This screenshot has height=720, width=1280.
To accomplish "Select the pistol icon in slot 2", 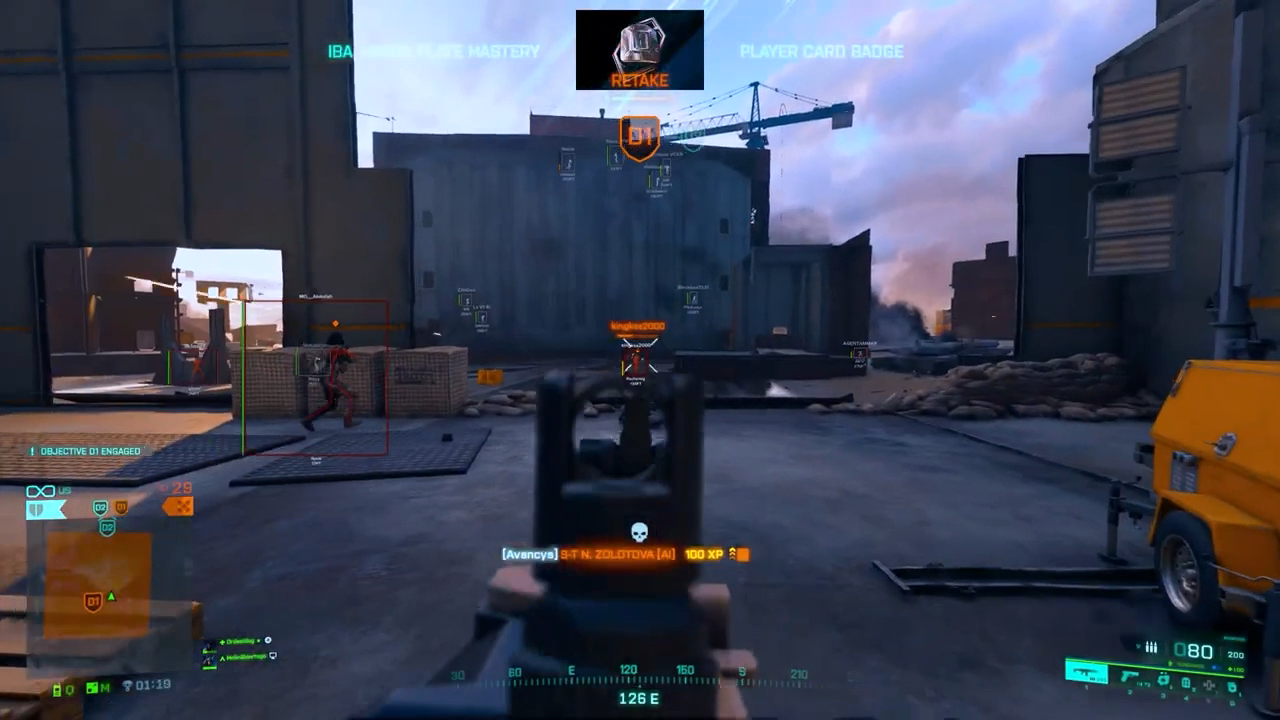I will [1129, 676].
